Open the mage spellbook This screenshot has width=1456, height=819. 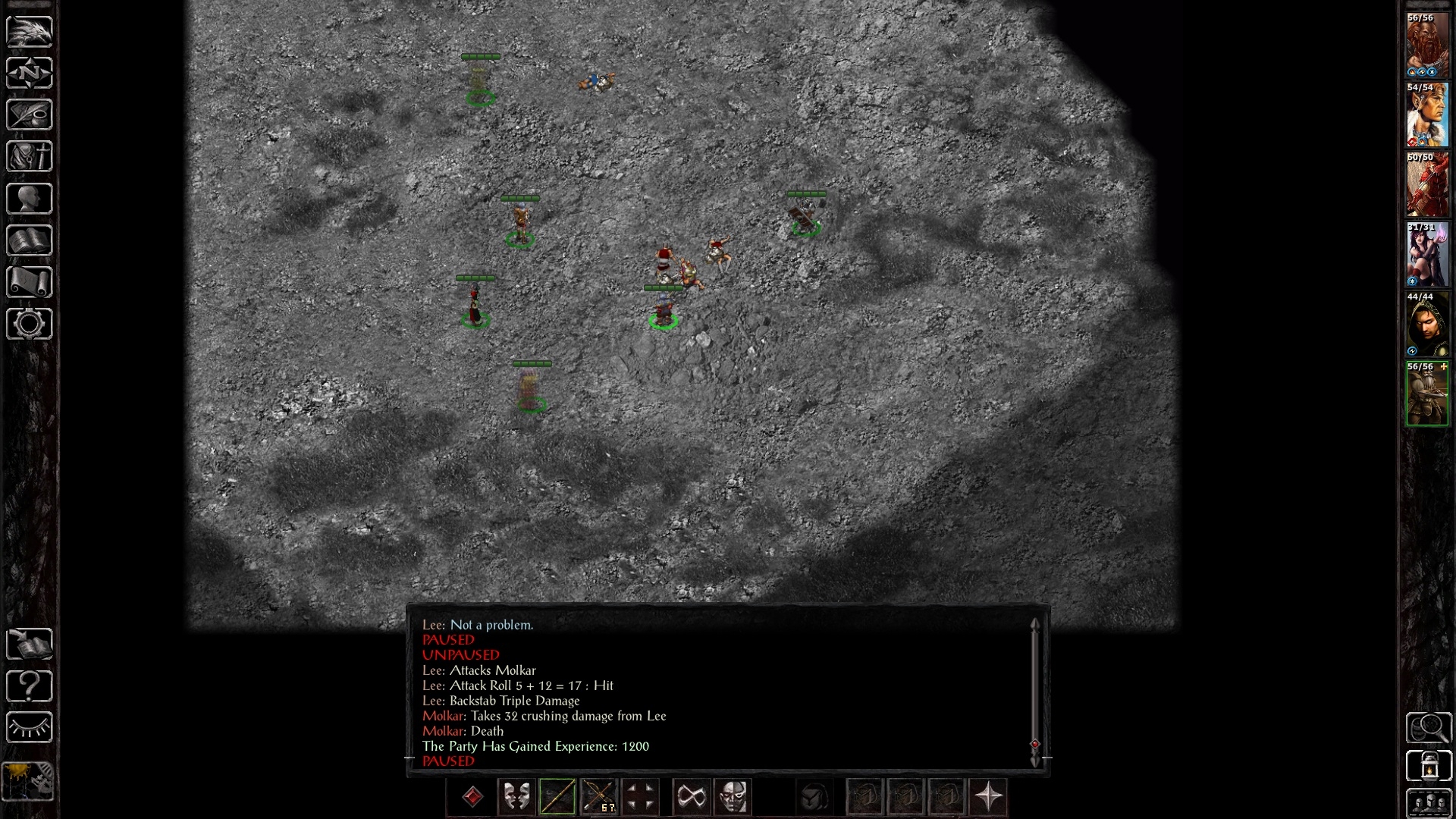30,240
